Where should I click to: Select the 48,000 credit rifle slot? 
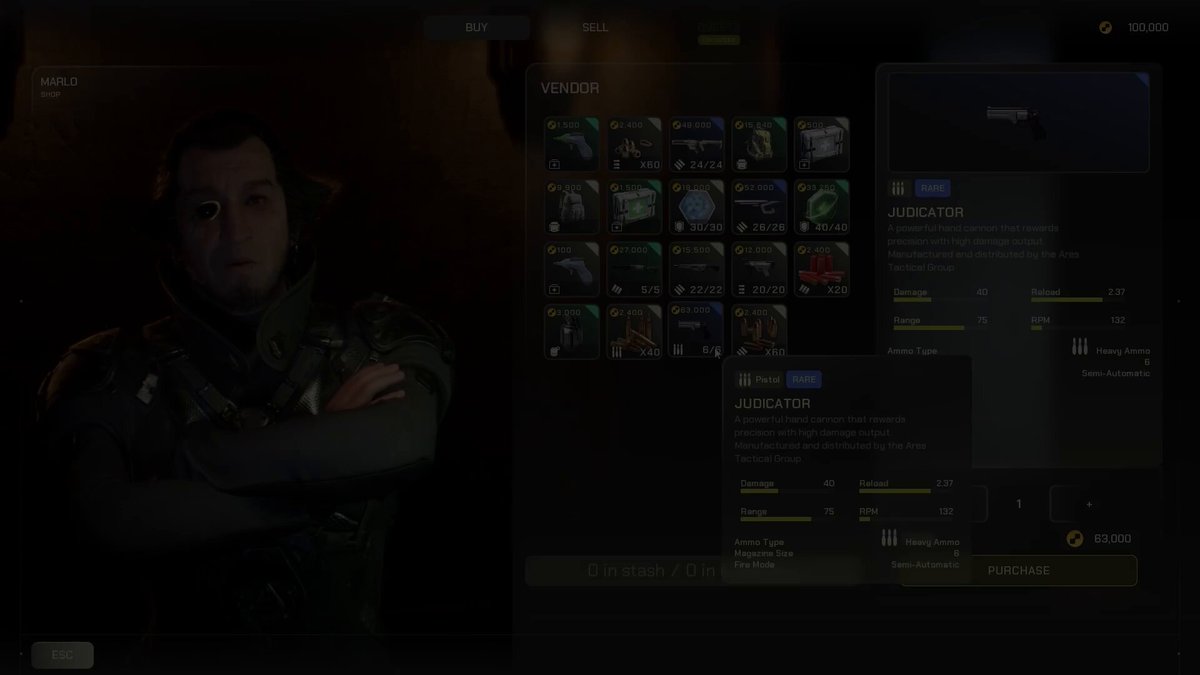(x=697, y=144)
